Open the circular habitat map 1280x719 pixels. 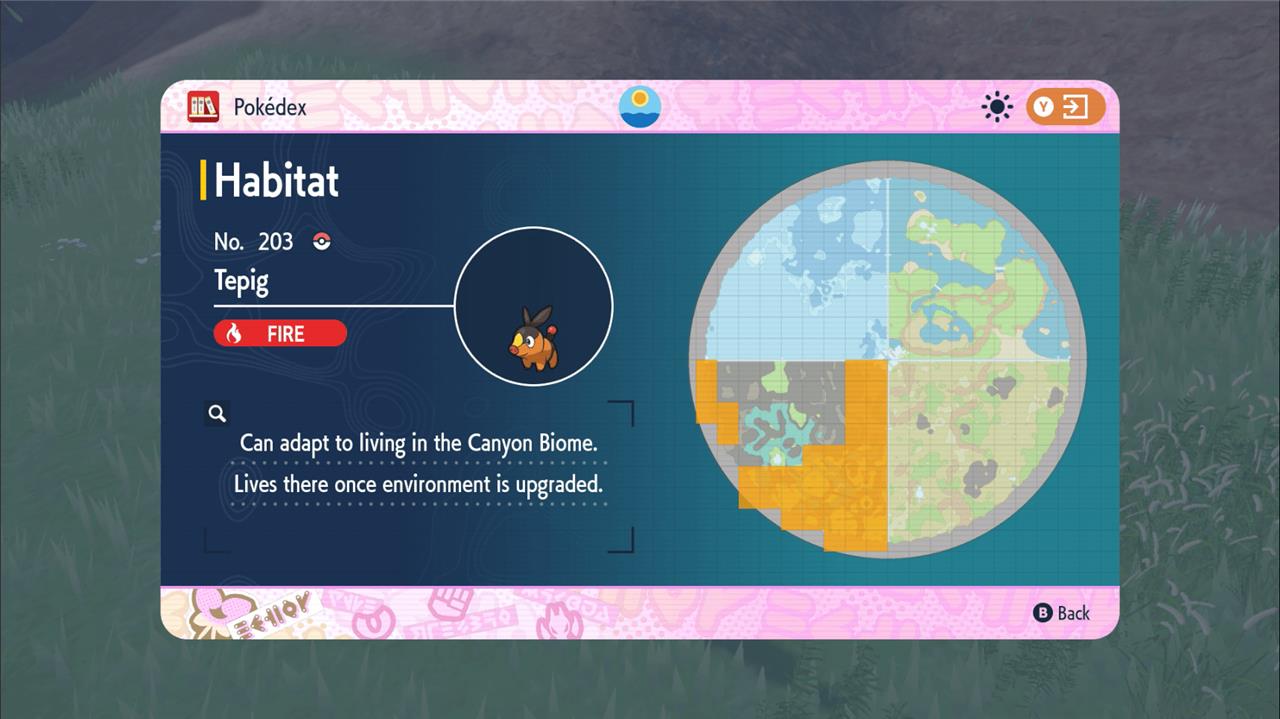click(888, 359)
